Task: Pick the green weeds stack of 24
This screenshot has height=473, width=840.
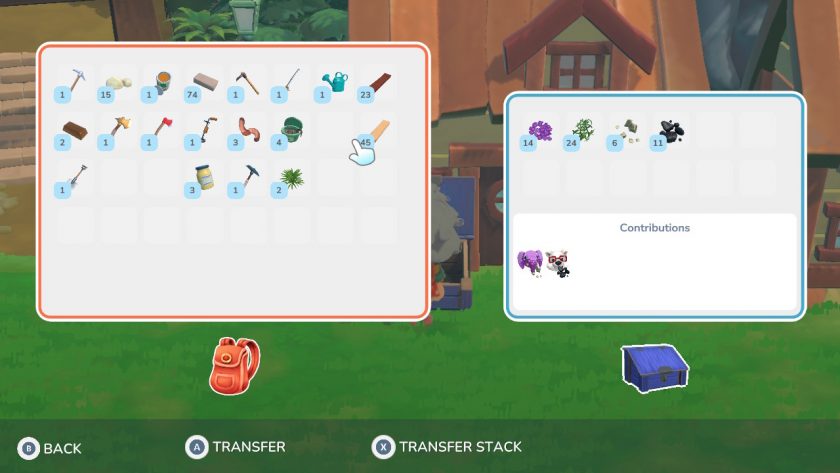Action: pos(584,132)
